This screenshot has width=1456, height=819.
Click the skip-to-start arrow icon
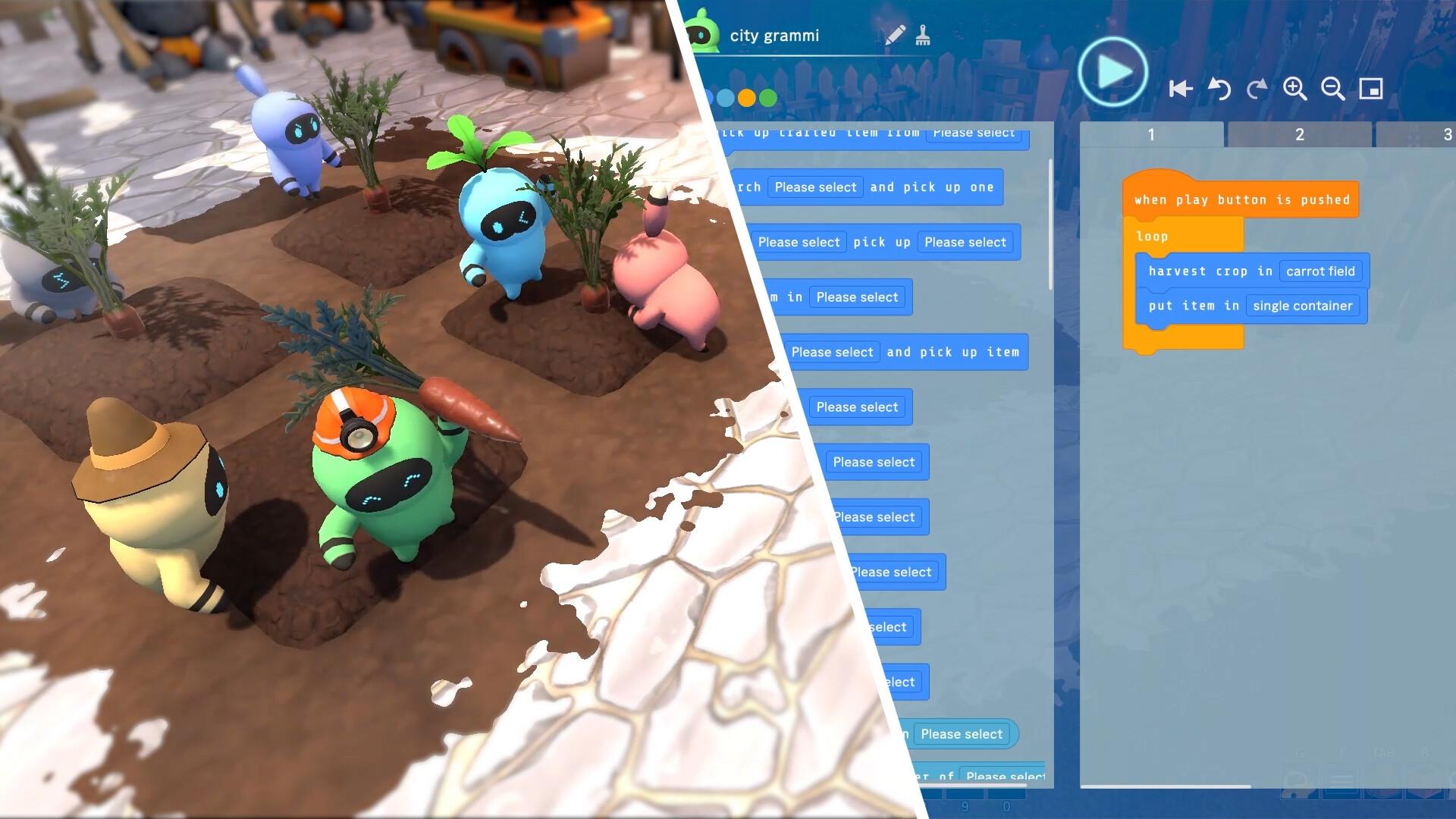(1180, 89)
